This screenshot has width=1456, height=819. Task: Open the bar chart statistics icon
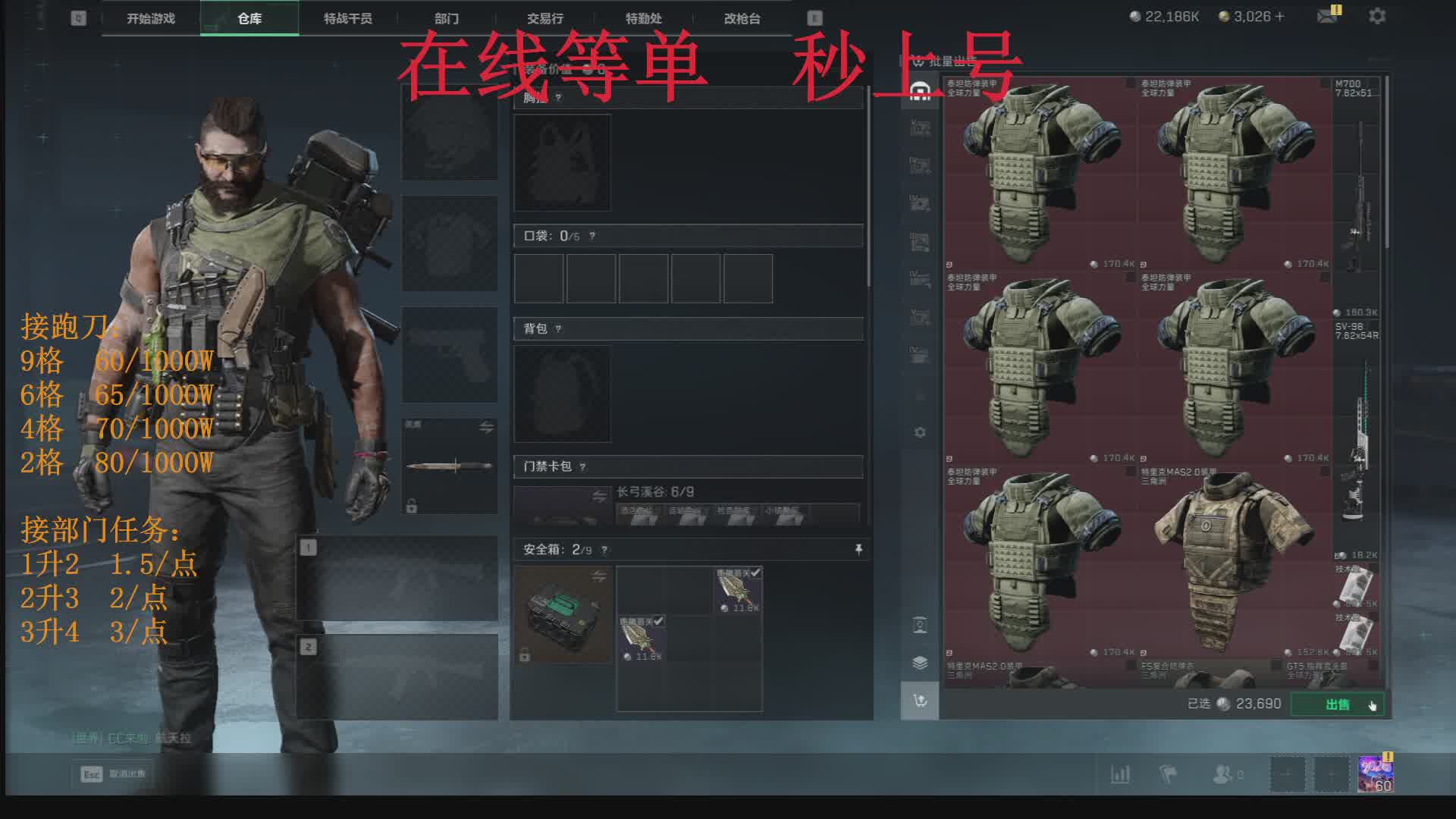coord(1120,774)
